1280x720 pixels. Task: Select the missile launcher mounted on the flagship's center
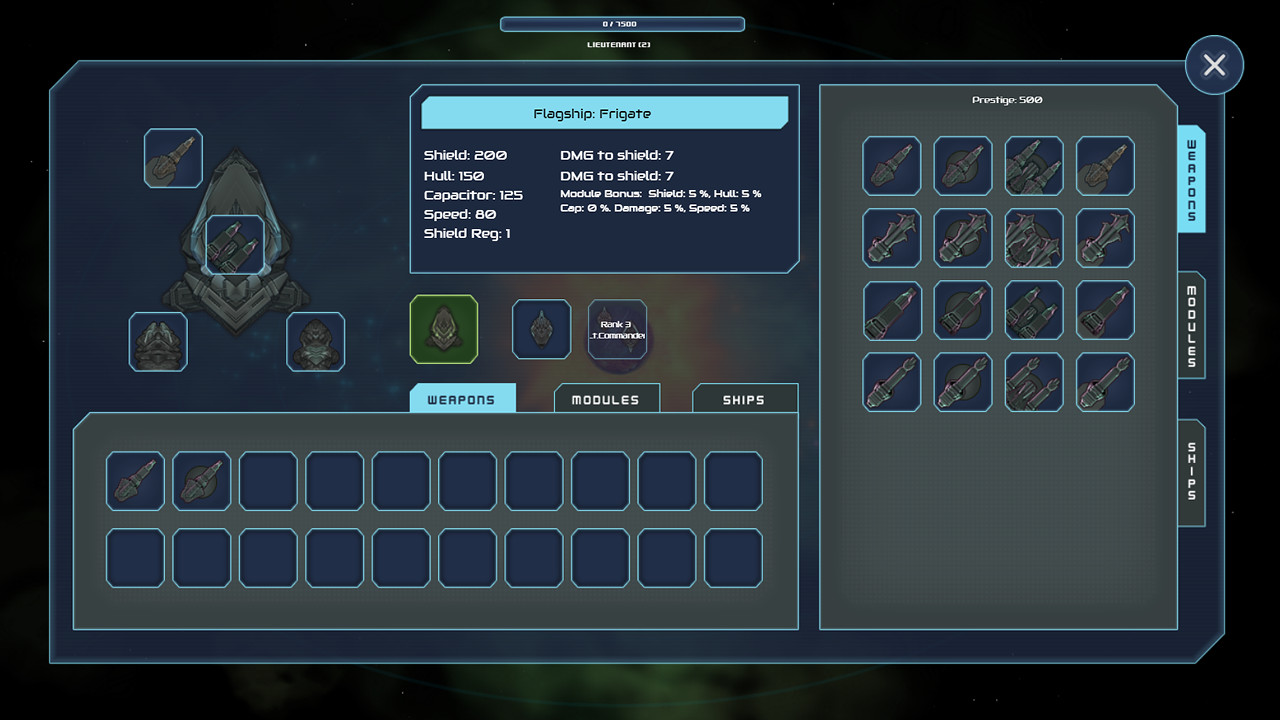(x=236, y=244)
